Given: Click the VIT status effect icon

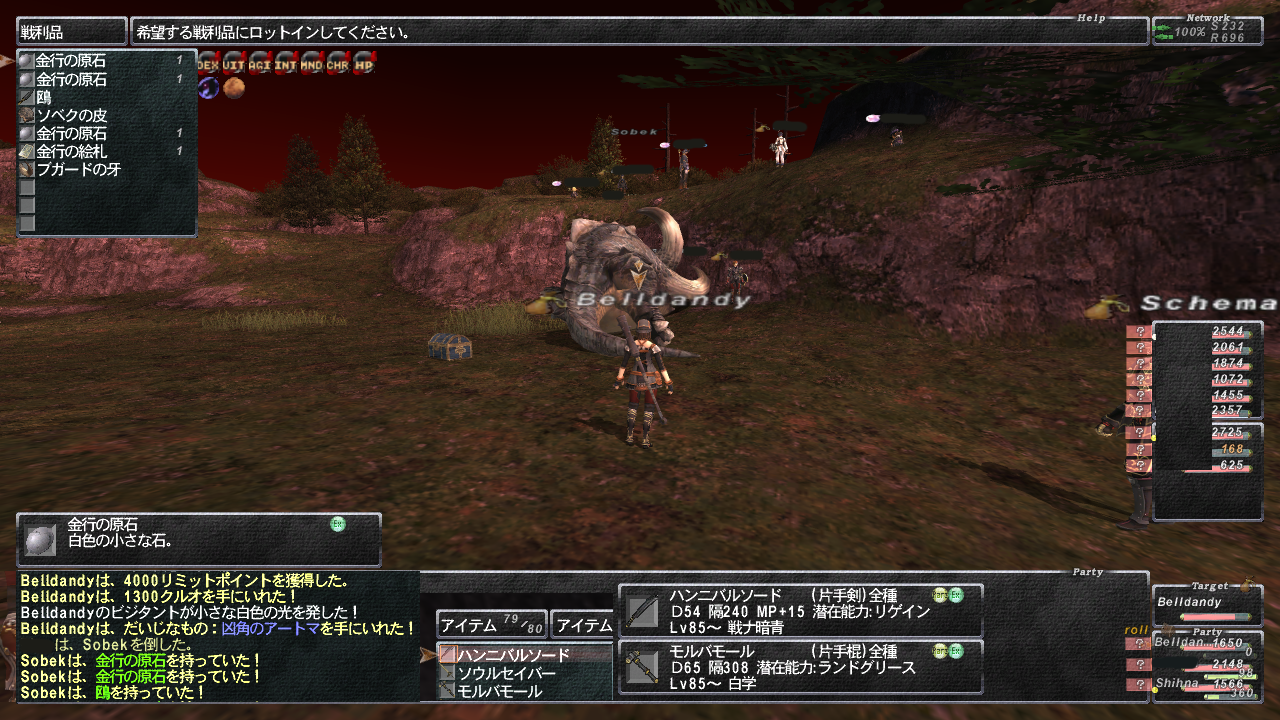Looking at the screenshot, I should [234, 65].
